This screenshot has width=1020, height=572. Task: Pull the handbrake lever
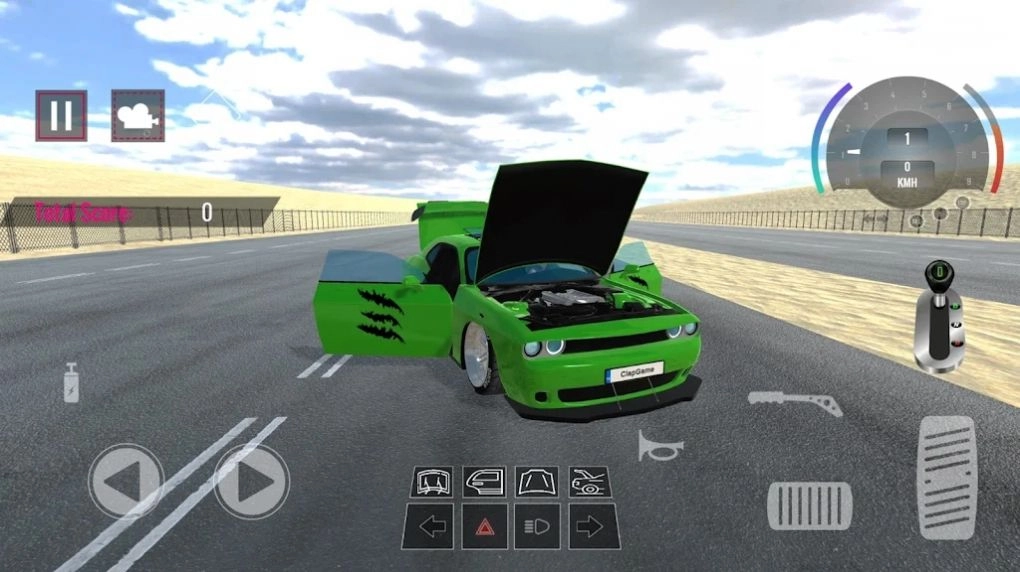(794, 402)
